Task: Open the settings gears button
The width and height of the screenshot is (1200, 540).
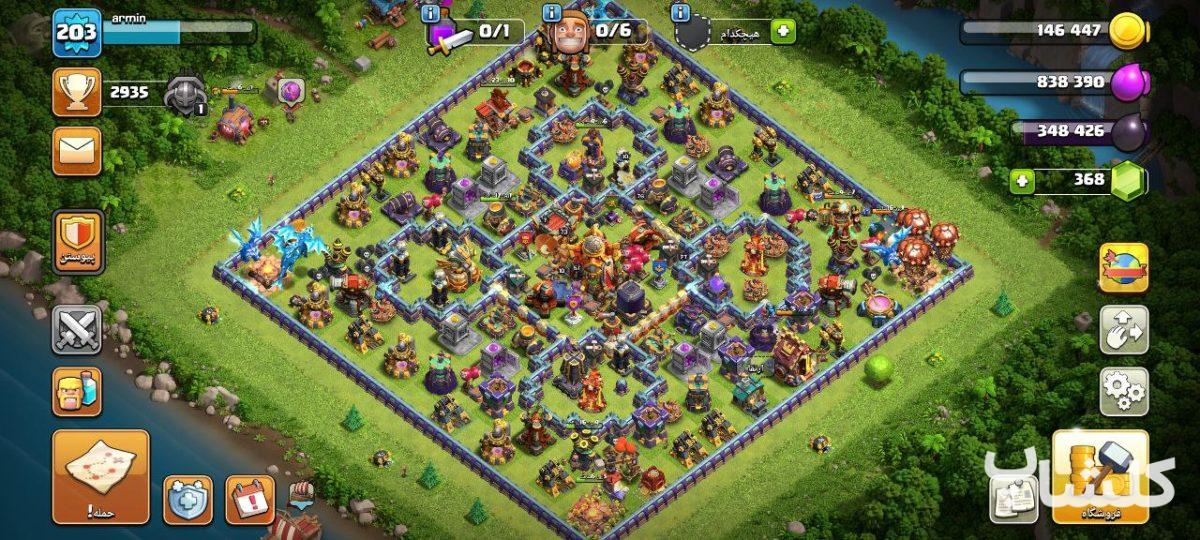Action: pyautogui.click(x=1123, y=391)
